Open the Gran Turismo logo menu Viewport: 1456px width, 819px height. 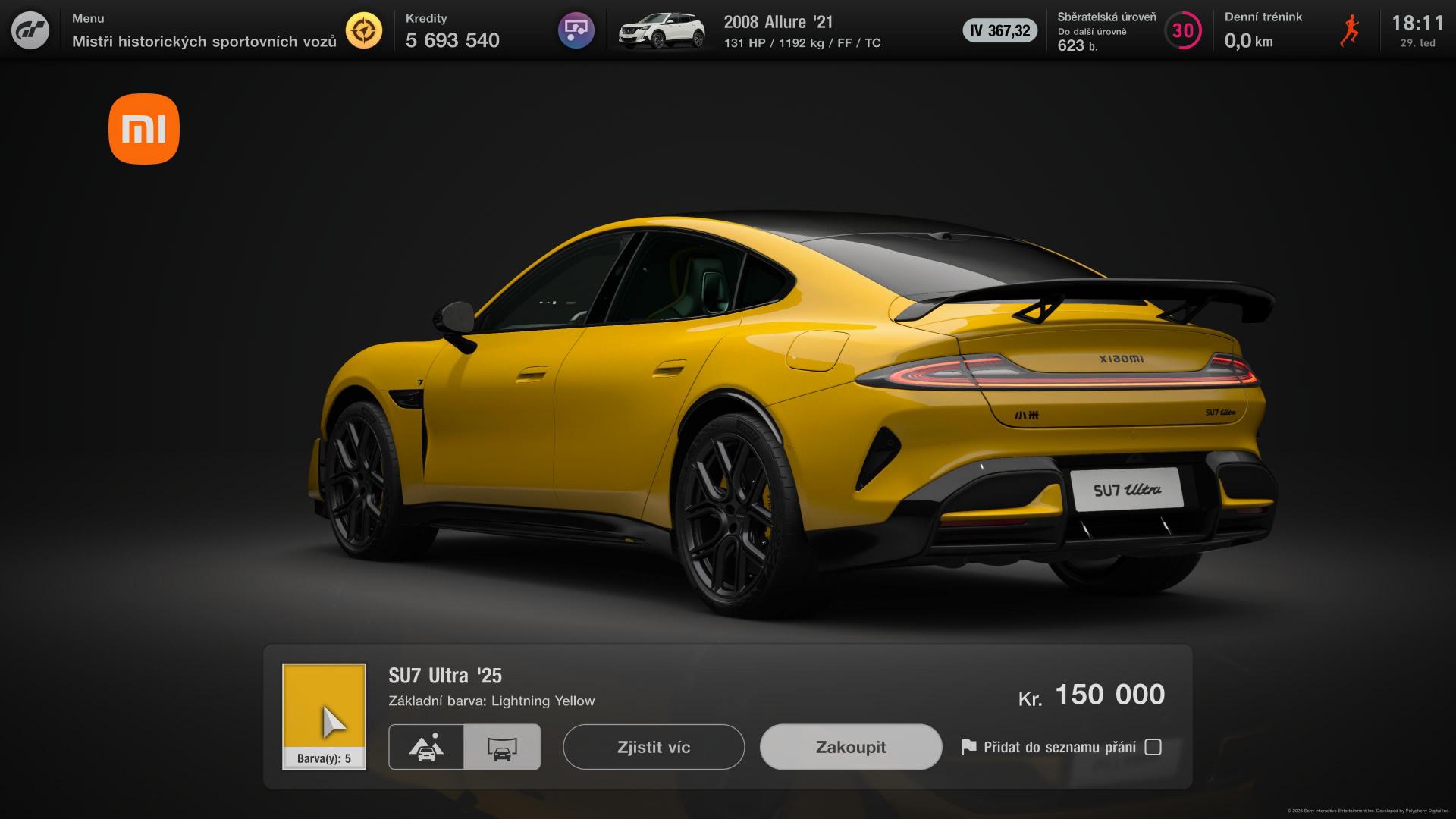30,30
